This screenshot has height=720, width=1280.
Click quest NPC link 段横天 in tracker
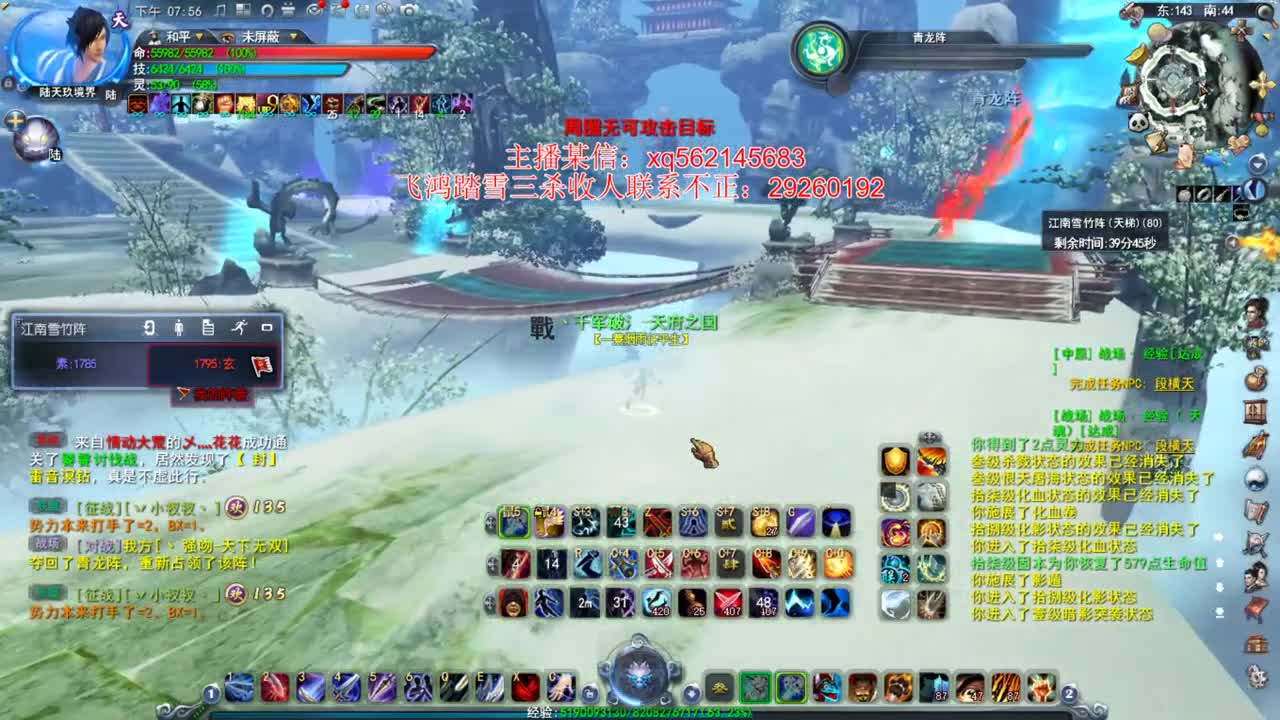coord(1175,384)
